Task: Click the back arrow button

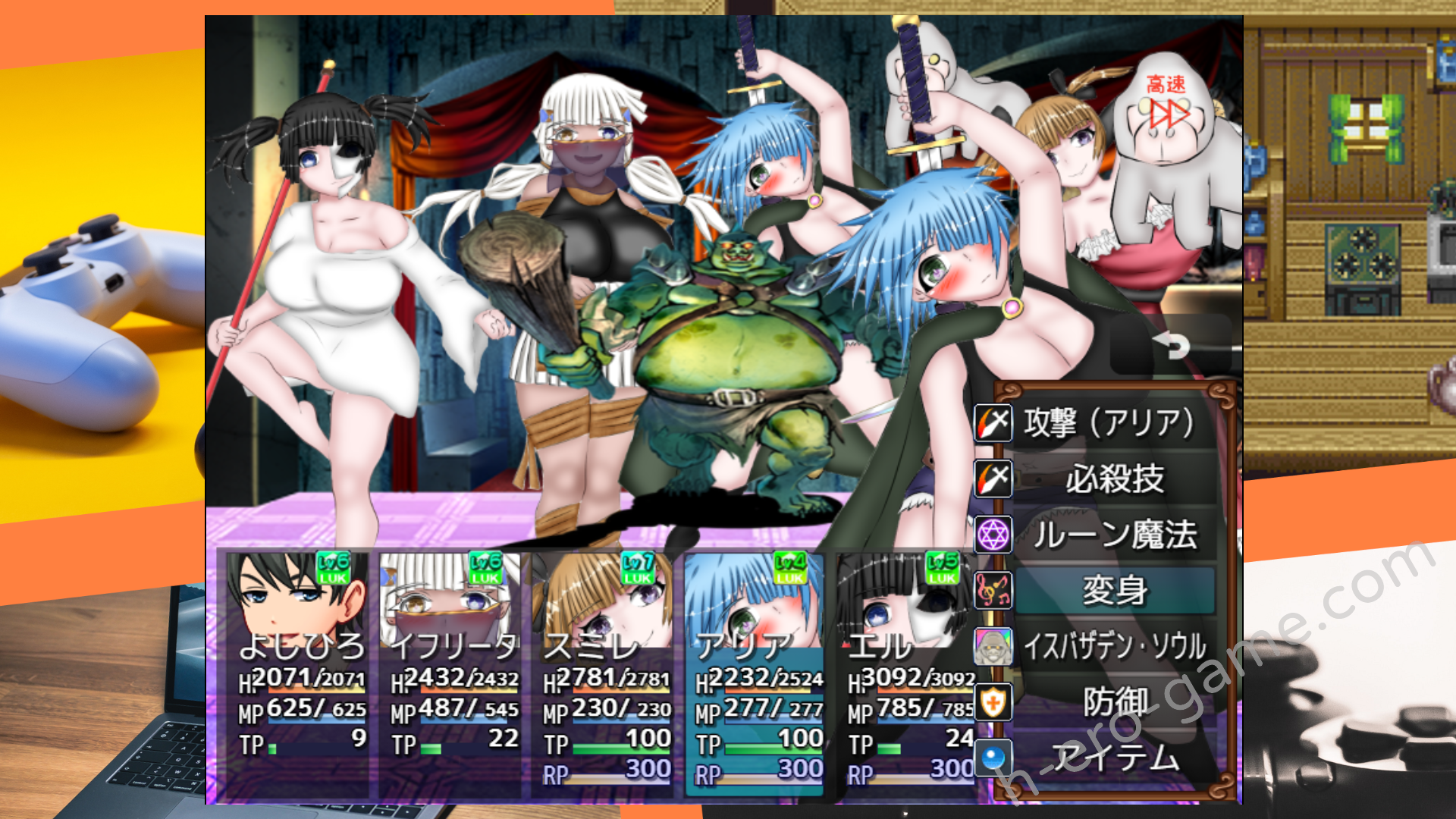Action: point(1172,347)
